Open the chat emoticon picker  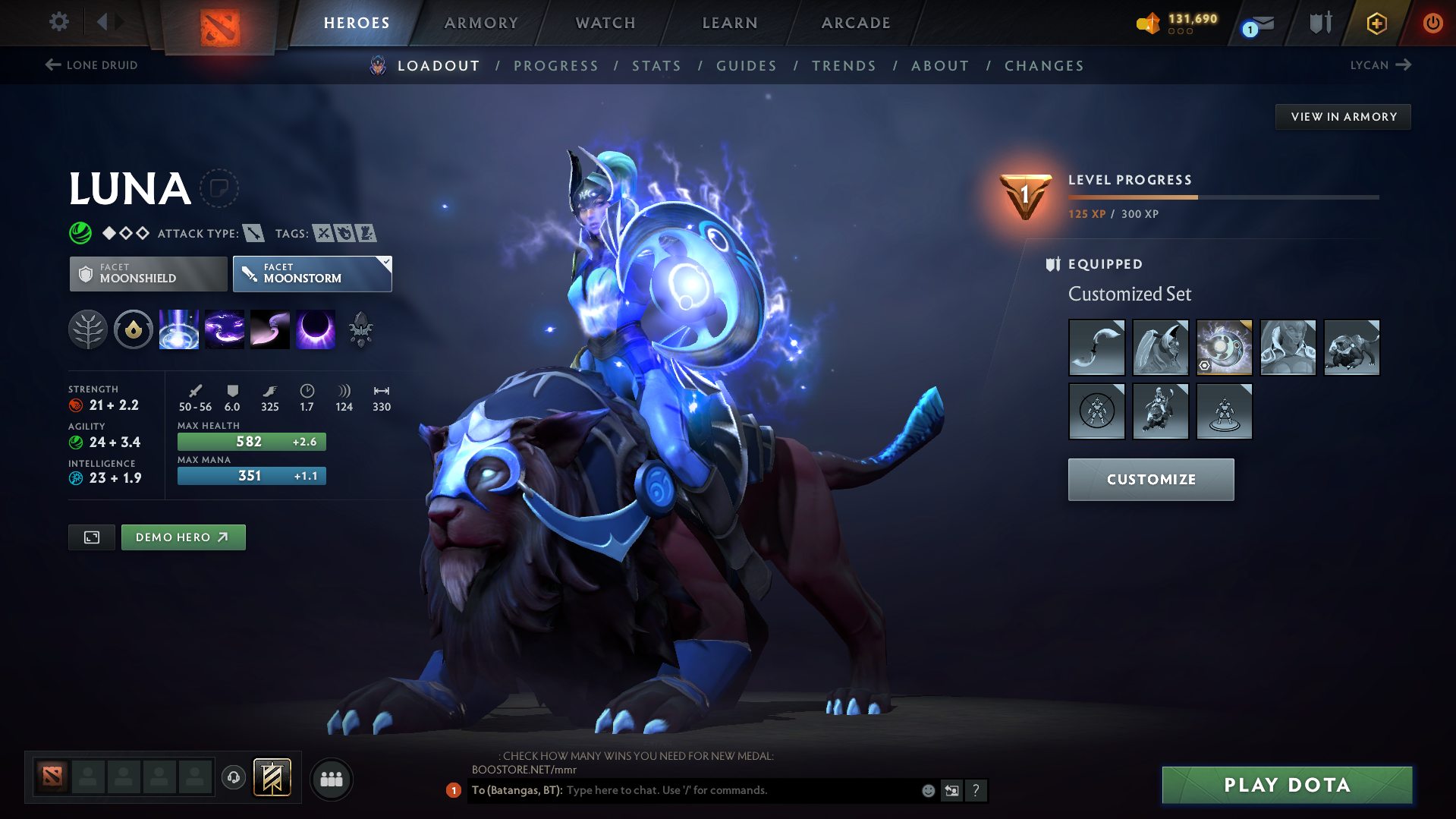click(x=927, y=790)
